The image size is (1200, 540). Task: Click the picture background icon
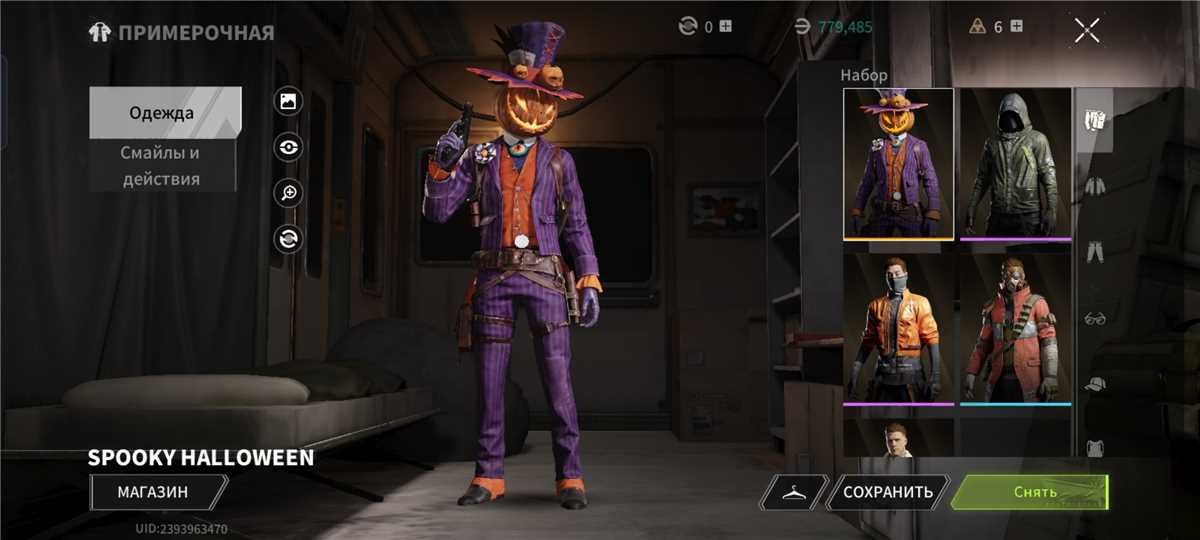[288, 100]
